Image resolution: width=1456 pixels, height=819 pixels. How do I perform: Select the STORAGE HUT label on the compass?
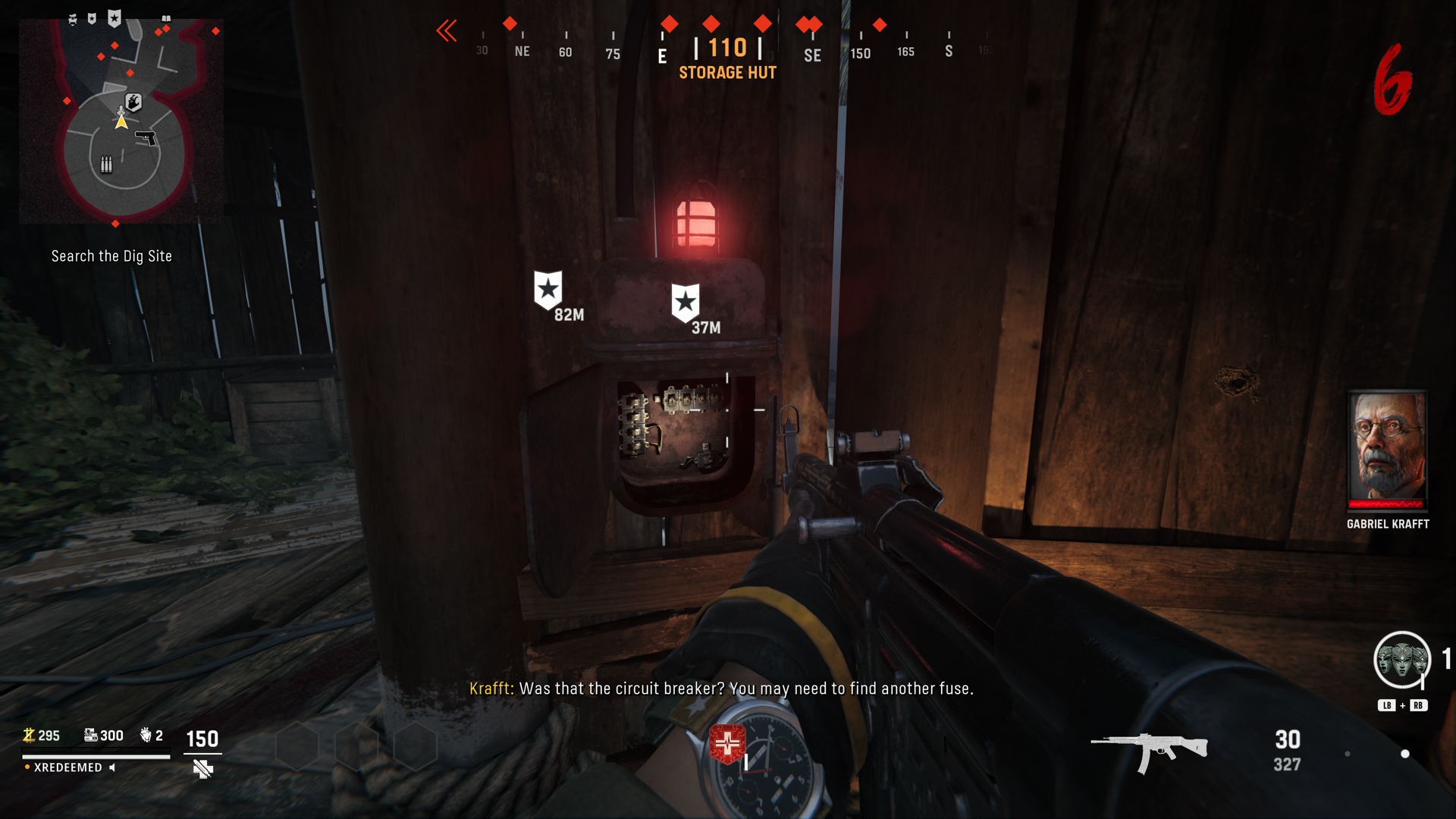(x=727, y=73)
